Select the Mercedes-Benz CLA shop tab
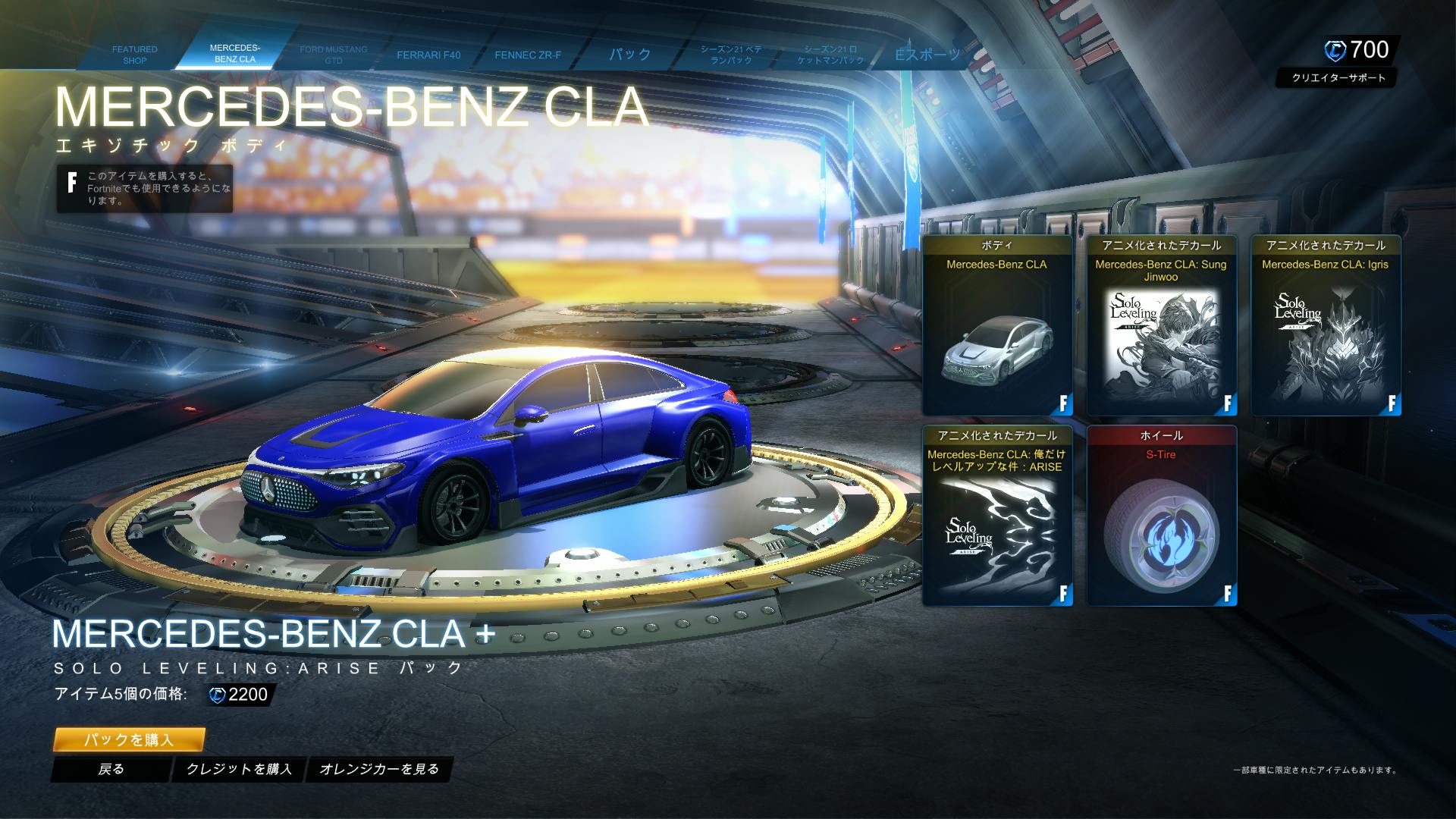The image size is (1456, 819). [x=234, y=53]
